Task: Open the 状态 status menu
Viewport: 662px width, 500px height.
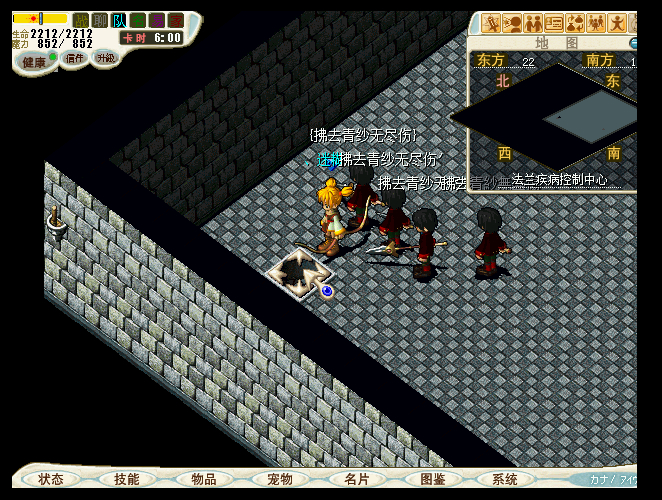Action: pos(51,479)
